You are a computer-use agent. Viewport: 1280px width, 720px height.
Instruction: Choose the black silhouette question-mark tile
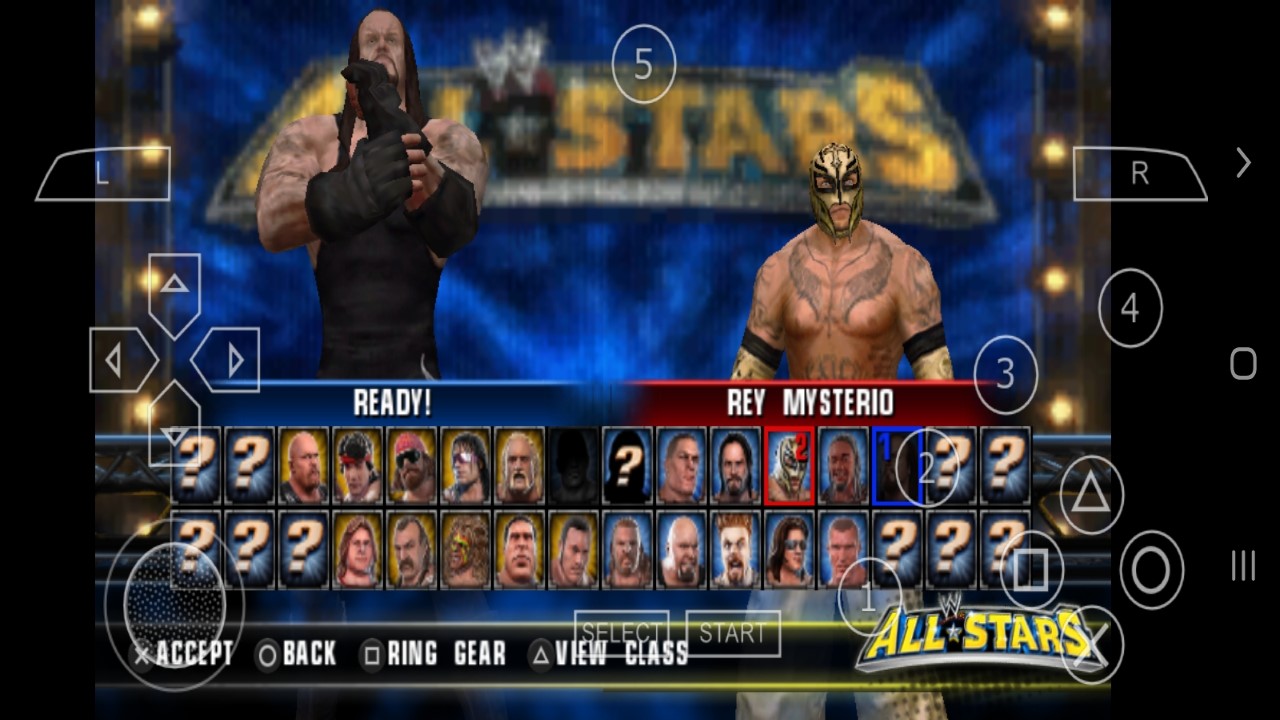click(628, 466)
